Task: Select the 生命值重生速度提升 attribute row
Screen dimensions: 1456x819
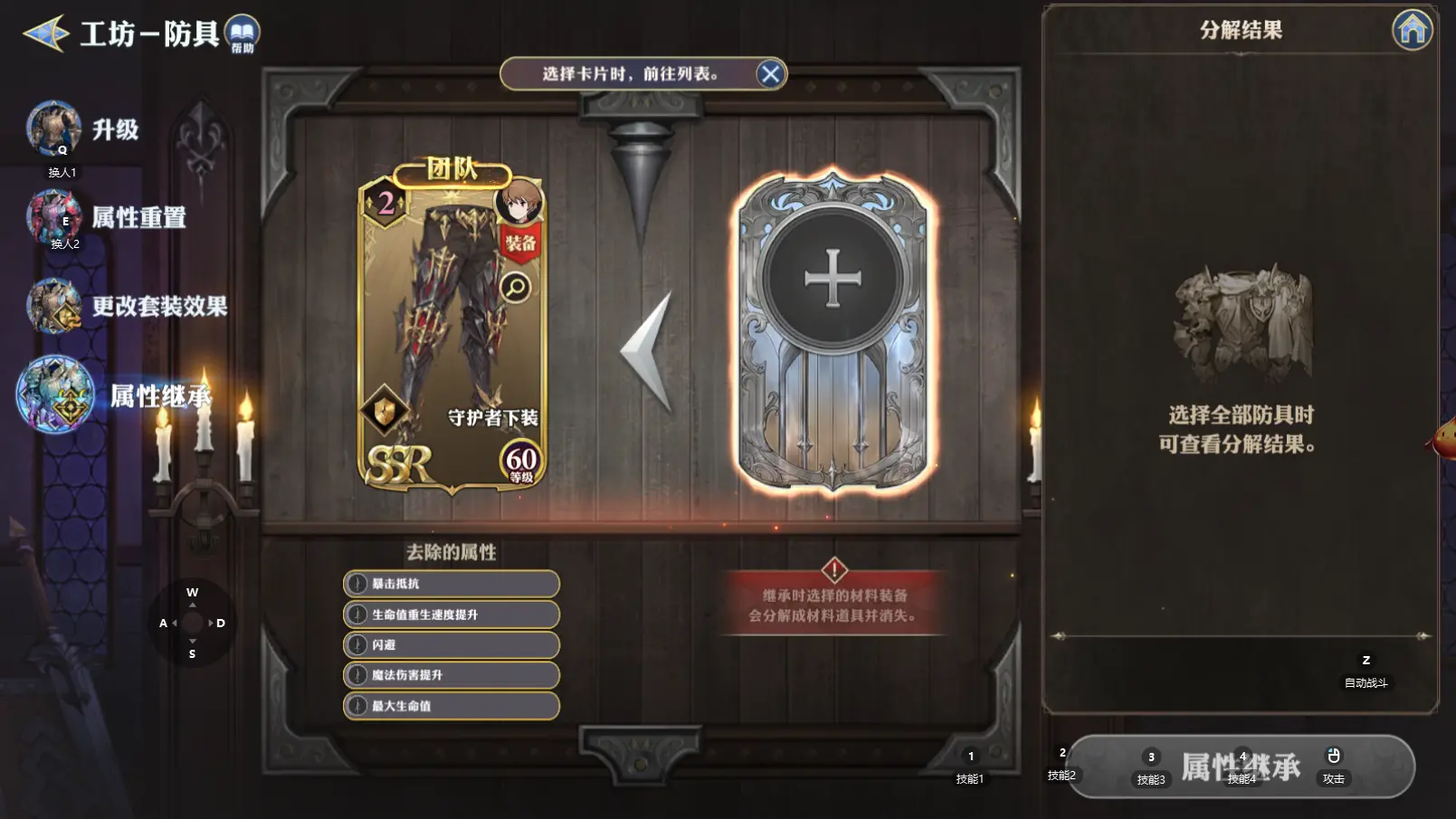Action: click(451, 614)
